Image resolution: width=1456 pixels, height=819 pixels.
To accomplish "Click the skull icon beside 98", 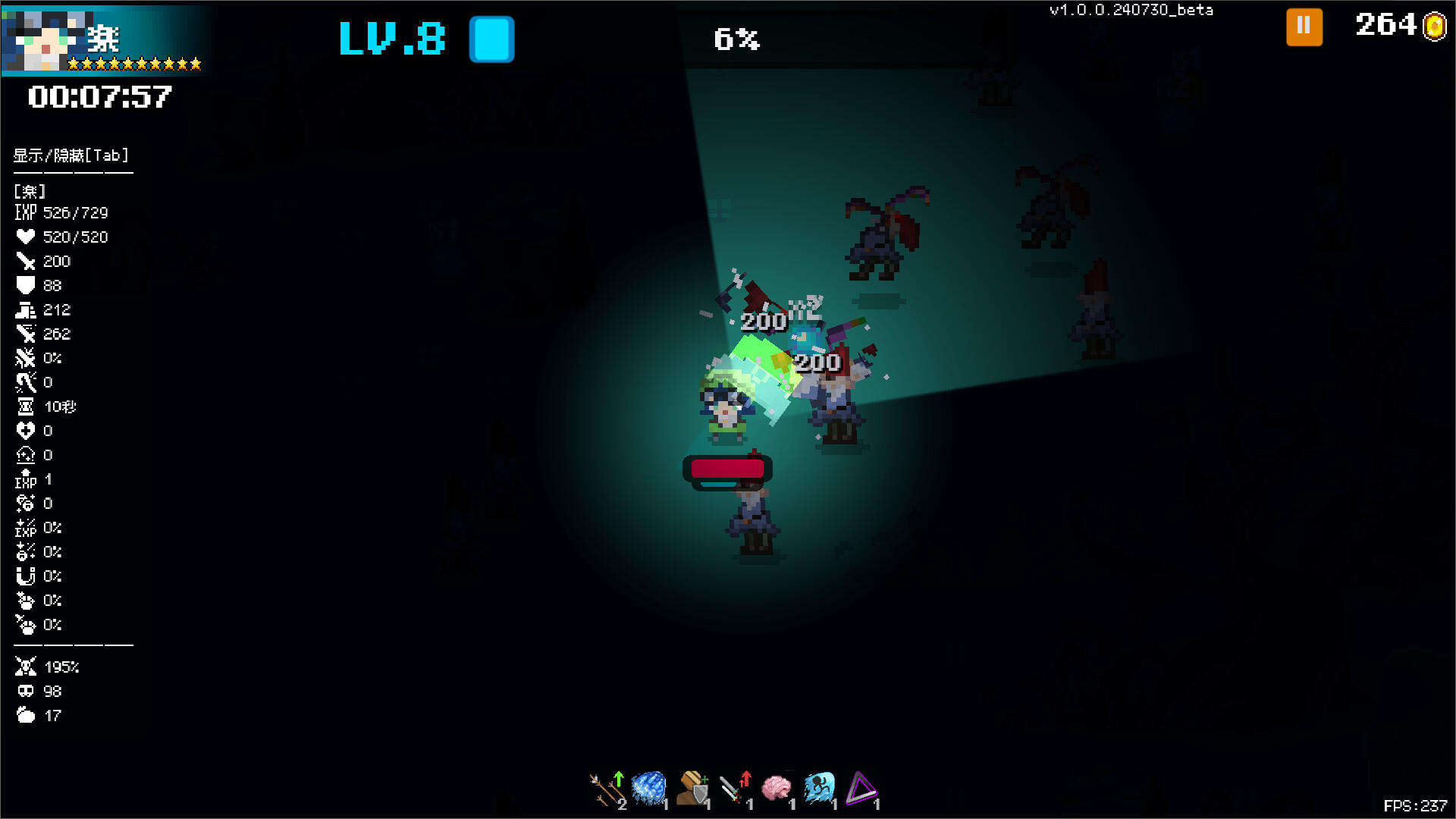I will [x=25, y=691].
